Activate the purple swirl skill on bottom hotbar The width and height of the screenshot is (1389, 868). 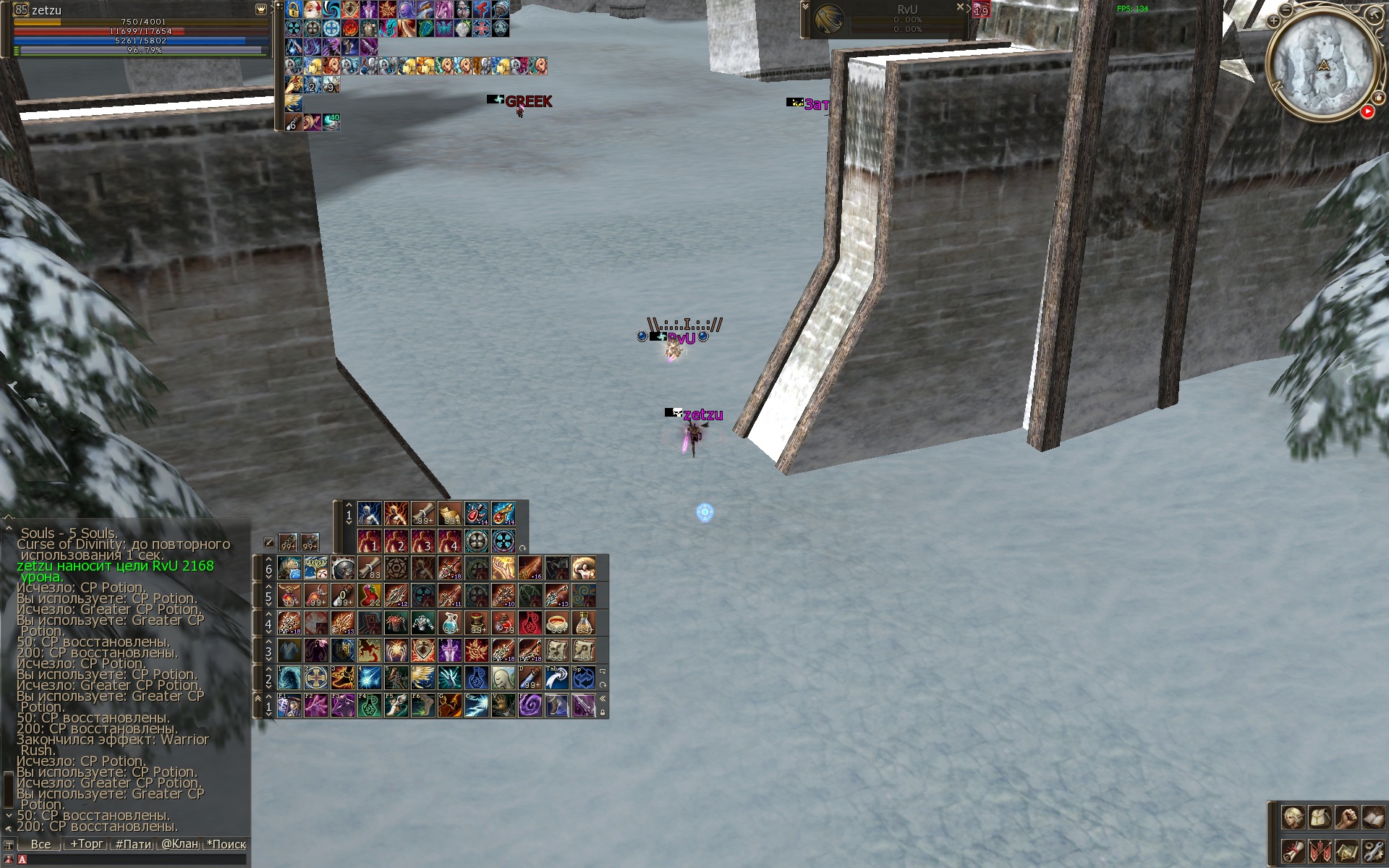coord(530,705)
